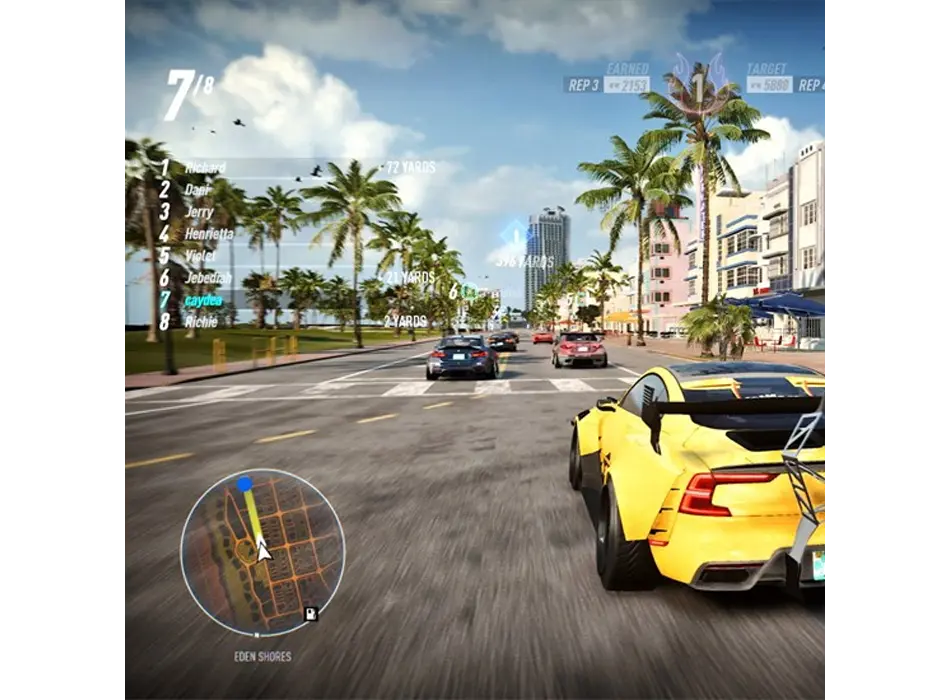This screenshot has width=950, height=700.
Task: Click the circular minimap
Action: click(x=262, y=551)
